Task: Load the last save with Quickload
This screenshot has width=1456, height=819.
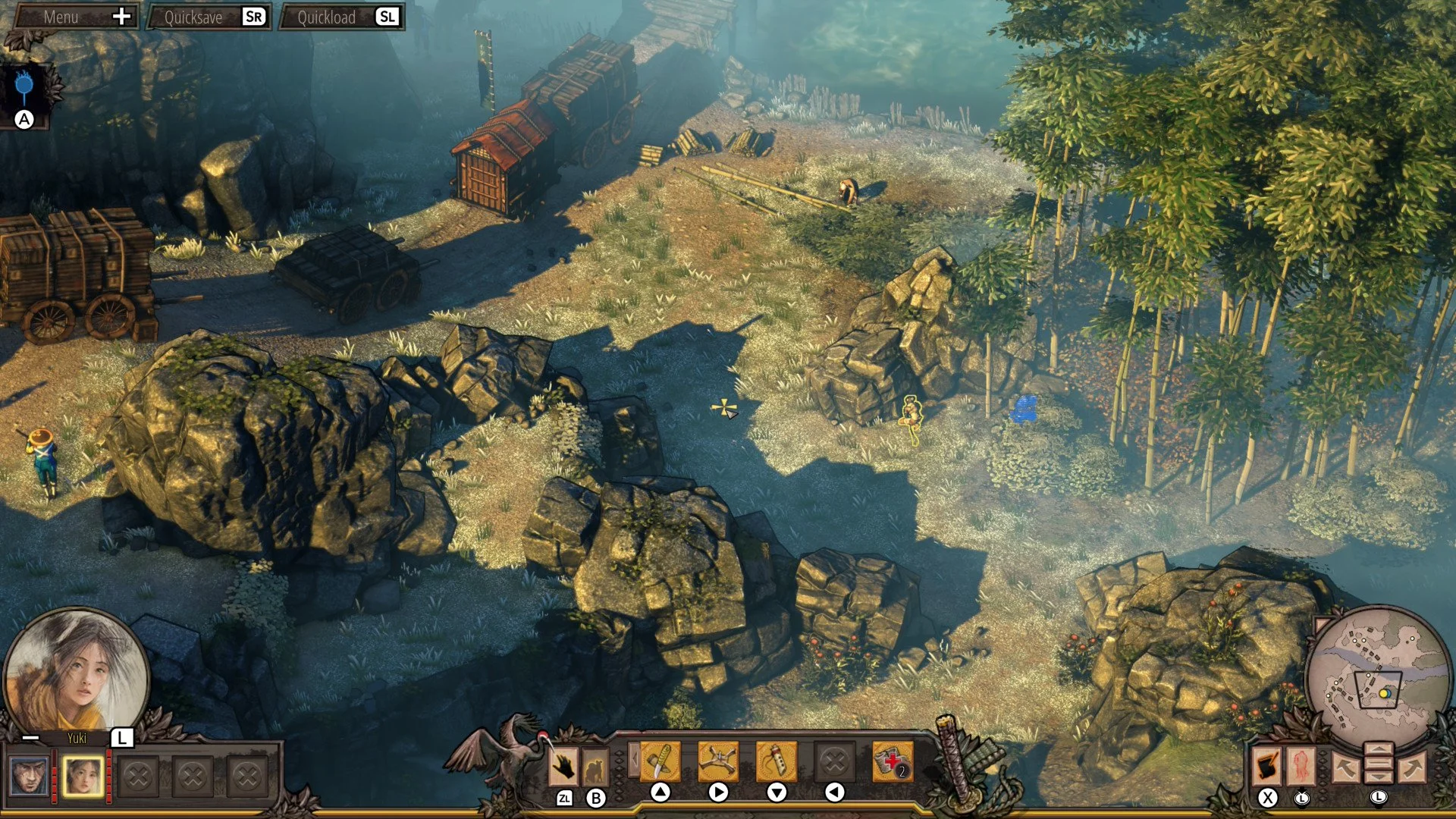Action: tap(341, 17)
